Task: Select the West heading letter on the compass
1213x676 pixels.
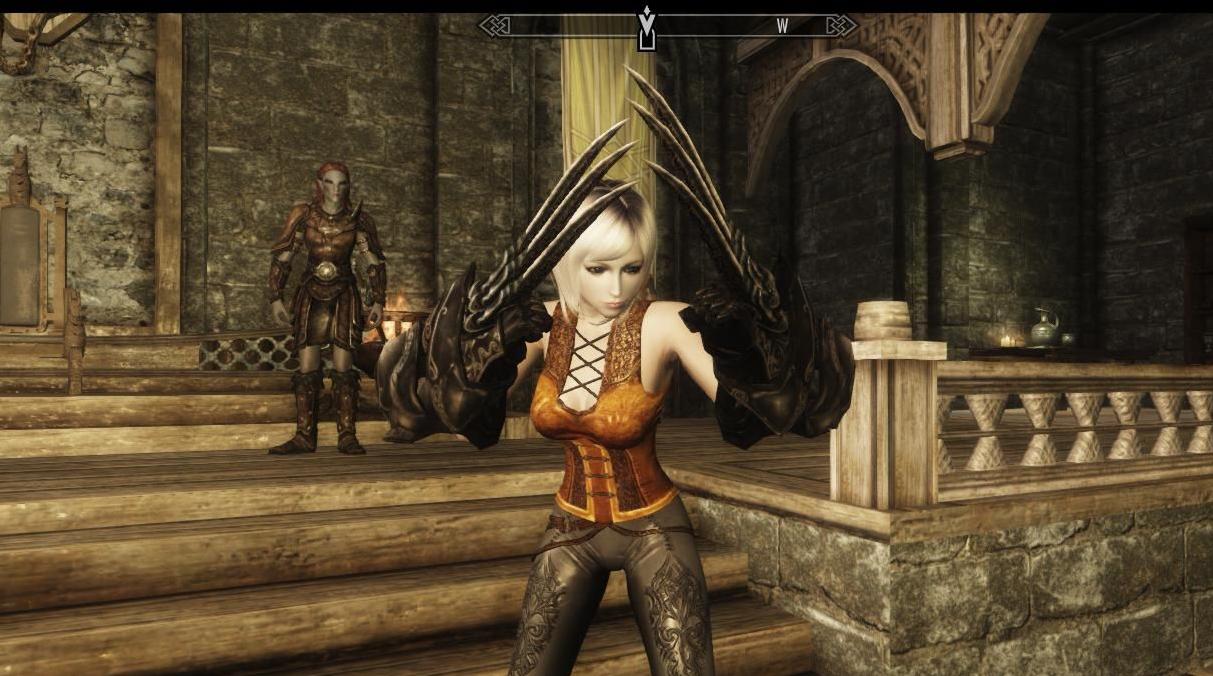Action: click(x=782, y=27)
